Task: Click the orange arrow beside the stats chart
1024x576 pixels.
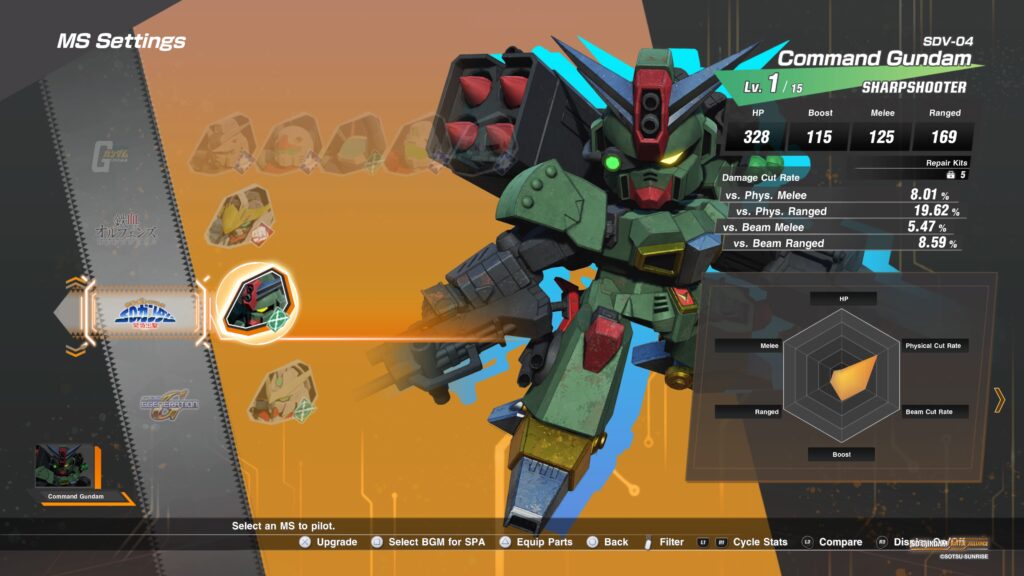Action: point(998,400)
